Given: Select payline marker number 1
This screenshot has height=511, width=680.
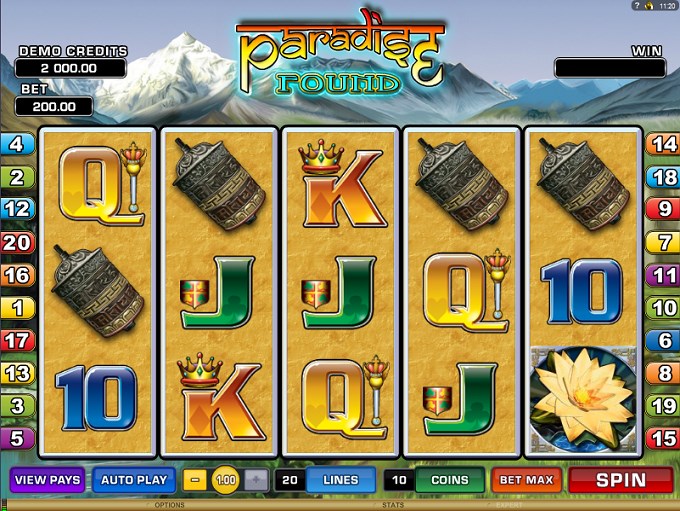Looking at the screenshot, I should [x=16, y=308].
